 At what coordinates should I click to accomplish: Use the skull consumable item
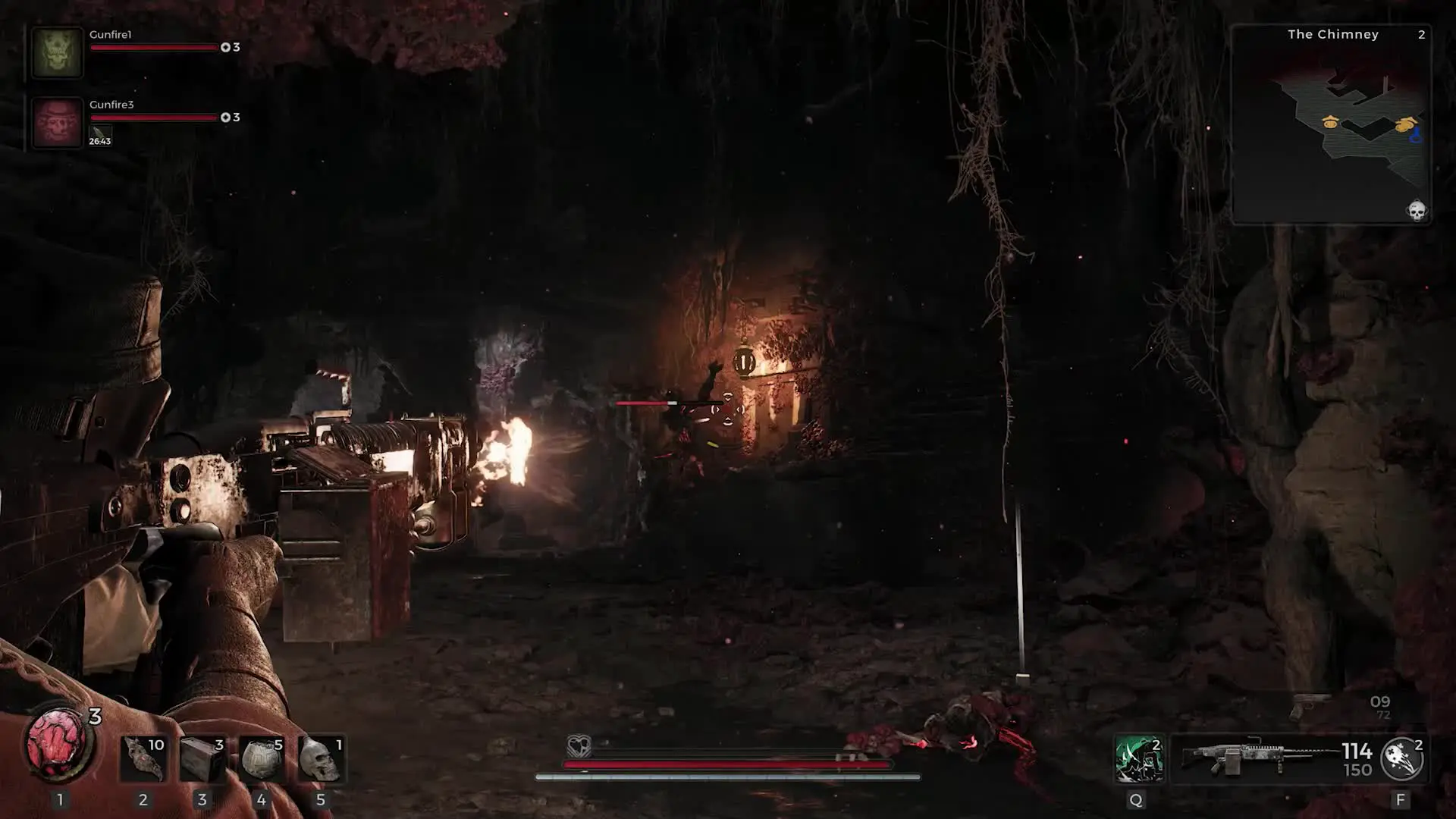click(x=321, y=758)
